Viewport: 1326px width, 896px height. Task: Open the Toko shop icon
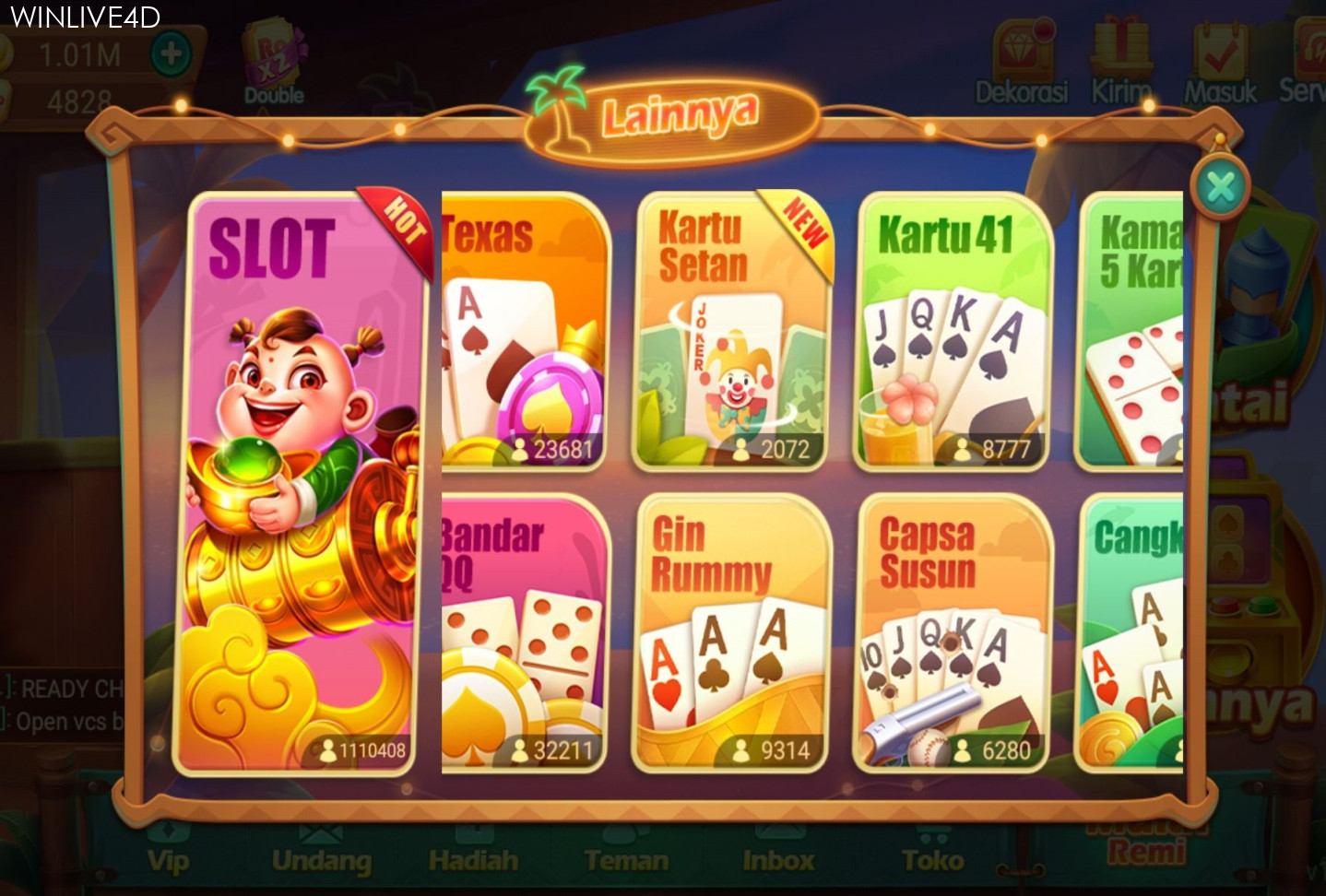click(x=933, y=858)
